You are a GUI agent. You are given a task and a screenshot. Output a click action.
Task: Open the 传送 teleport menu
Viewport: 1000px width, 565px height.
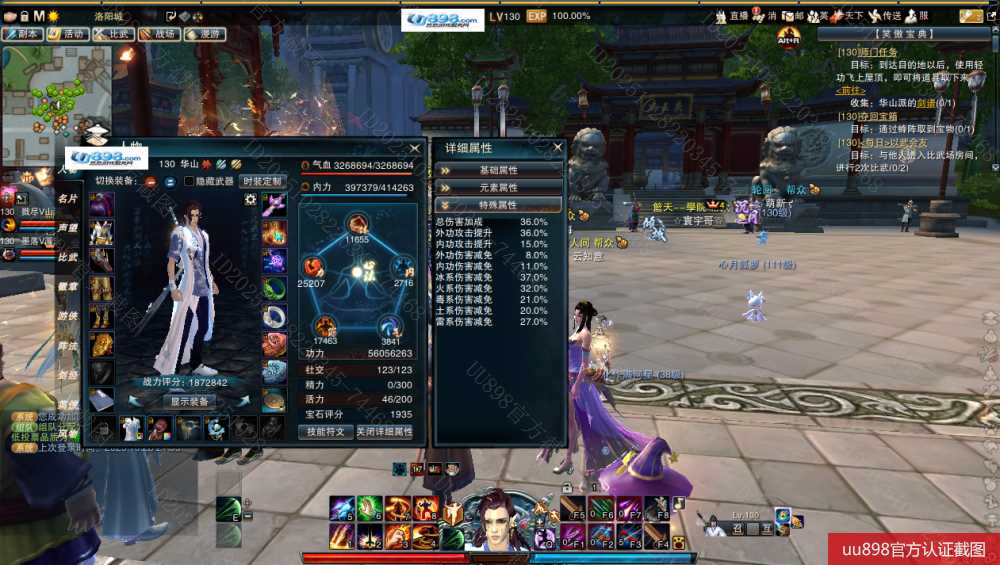tap(886, 16)
